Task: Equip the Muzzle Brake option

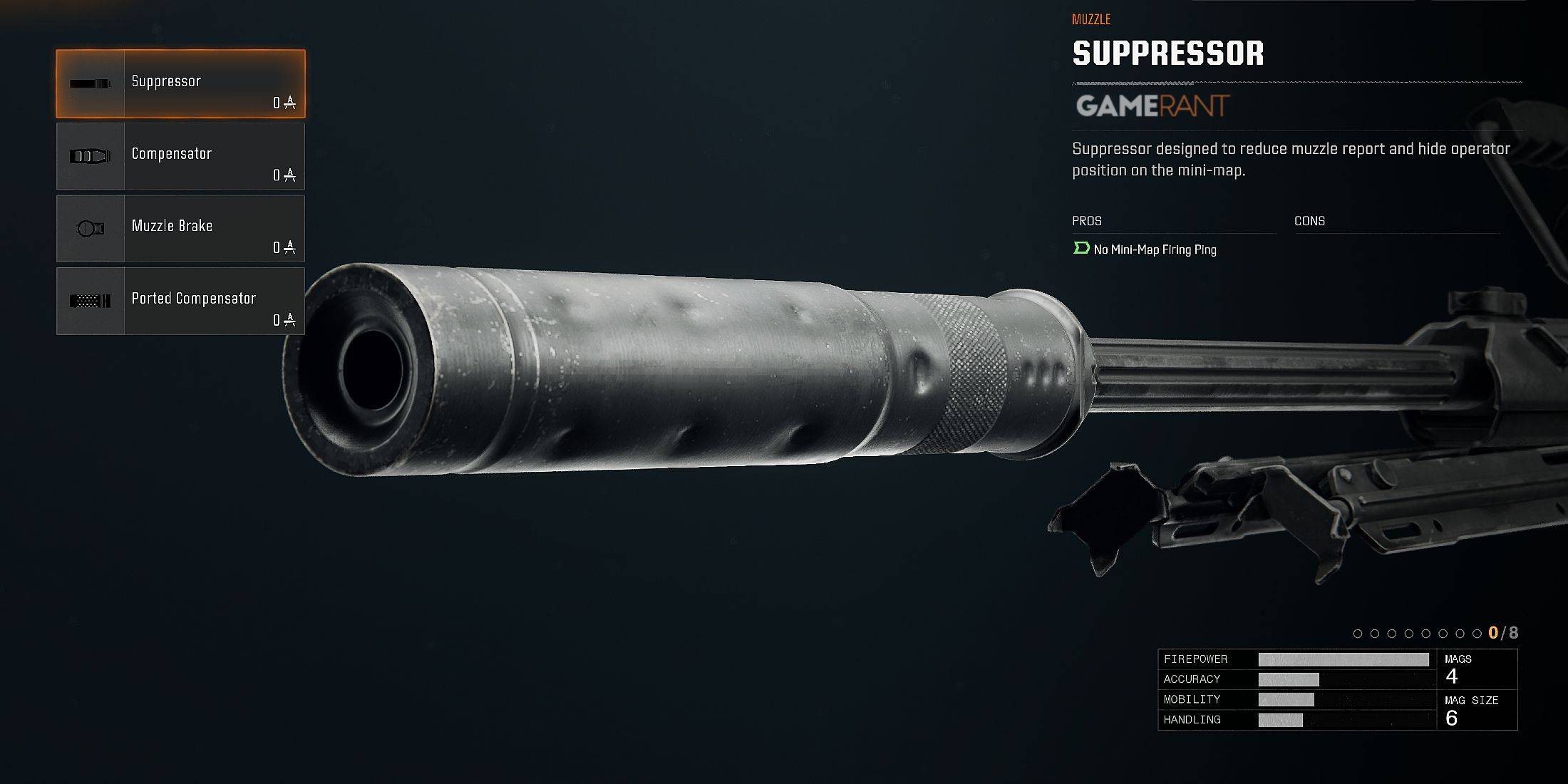Action: pyautogui.click(x=180, y=229)
